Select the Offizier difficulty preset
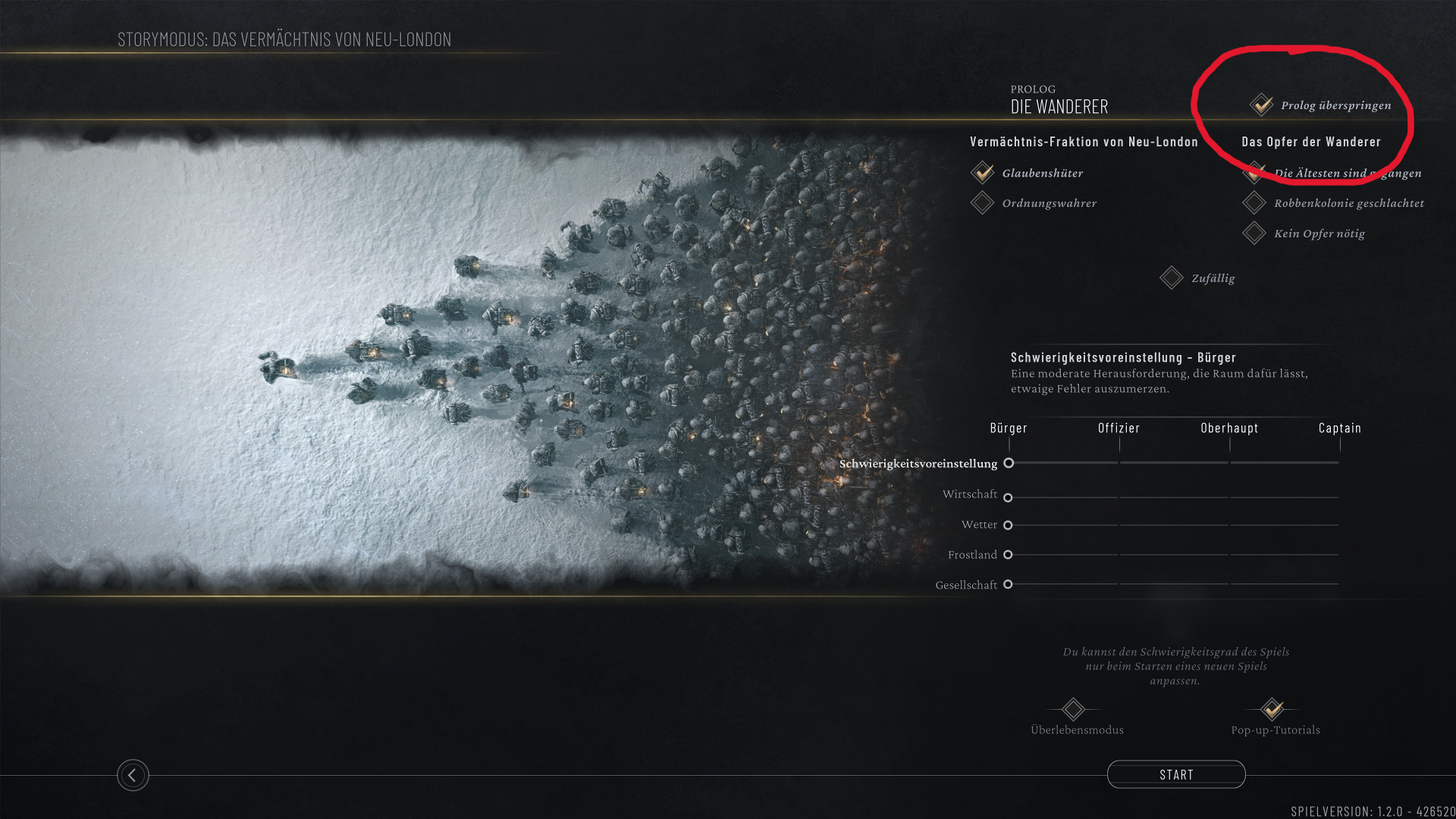The width and height of the screenshot is (1456, 819). coord(1119,428)
